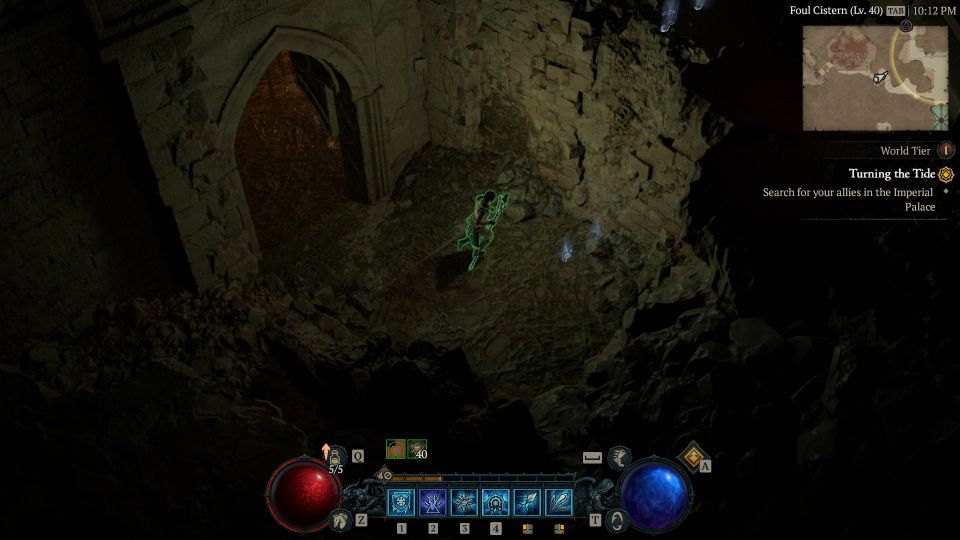Activate the shield skill in slot 1
The image size is (960, 540).
coord(402,502)
